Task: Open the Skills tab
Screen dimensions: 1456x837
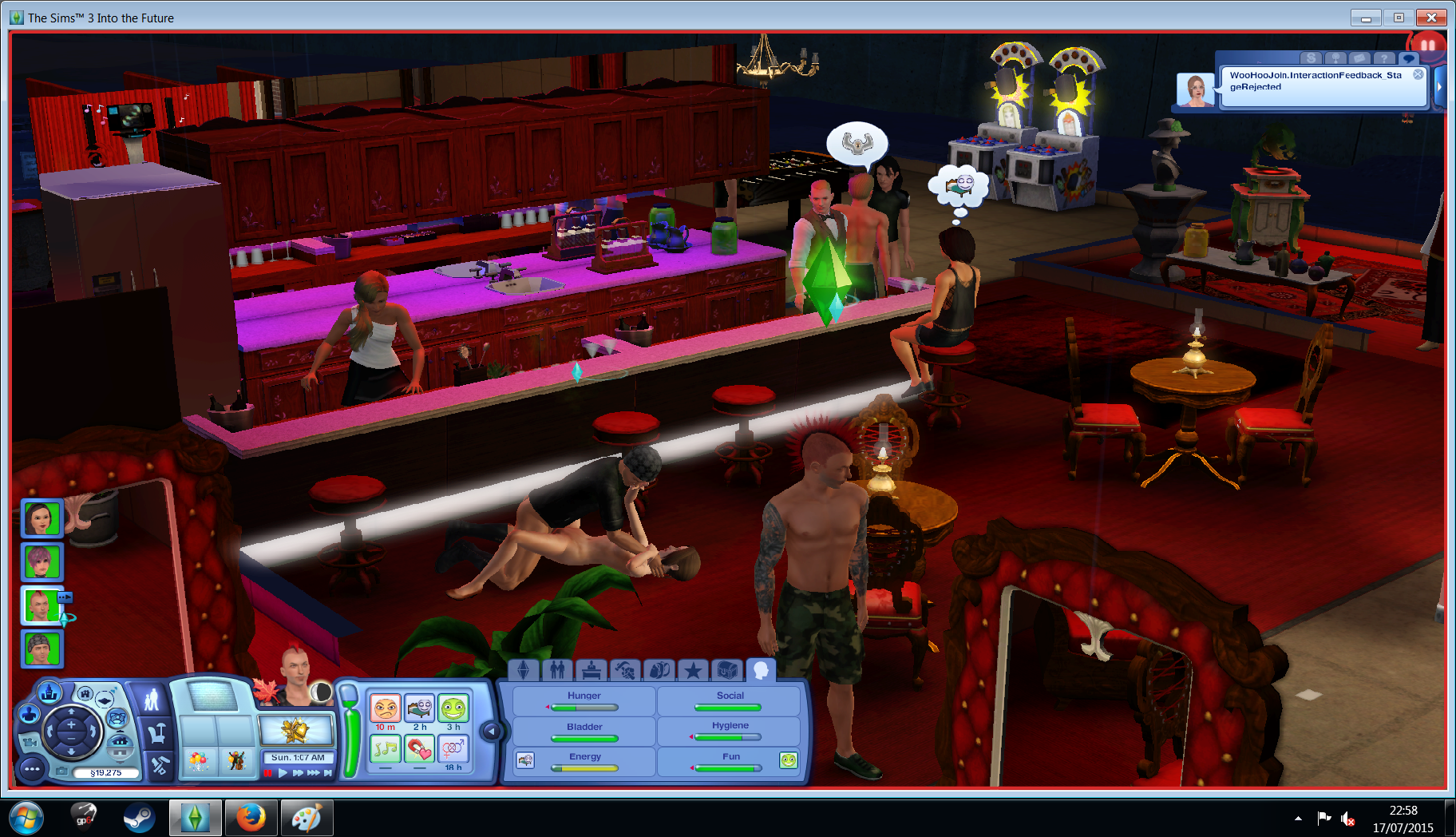Action: pos(625,670)
